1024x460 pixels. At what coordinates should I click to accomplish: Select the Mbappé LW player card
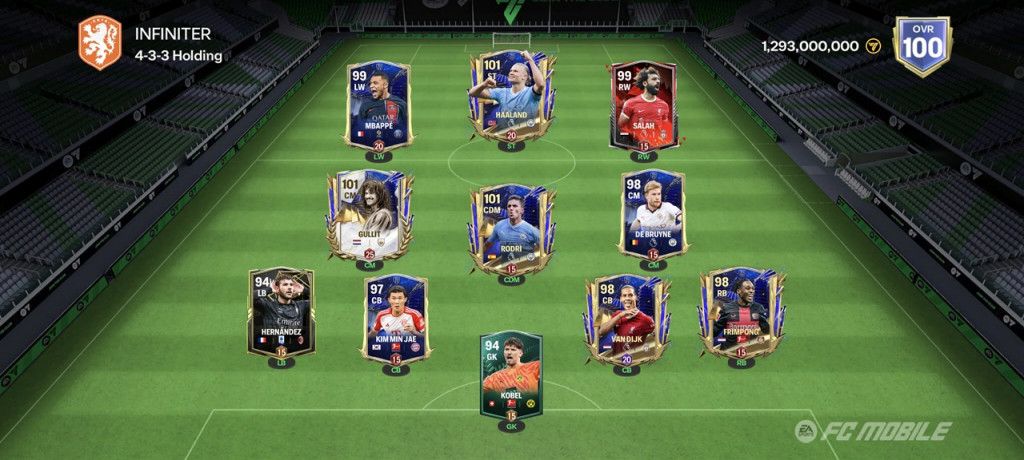378,105
